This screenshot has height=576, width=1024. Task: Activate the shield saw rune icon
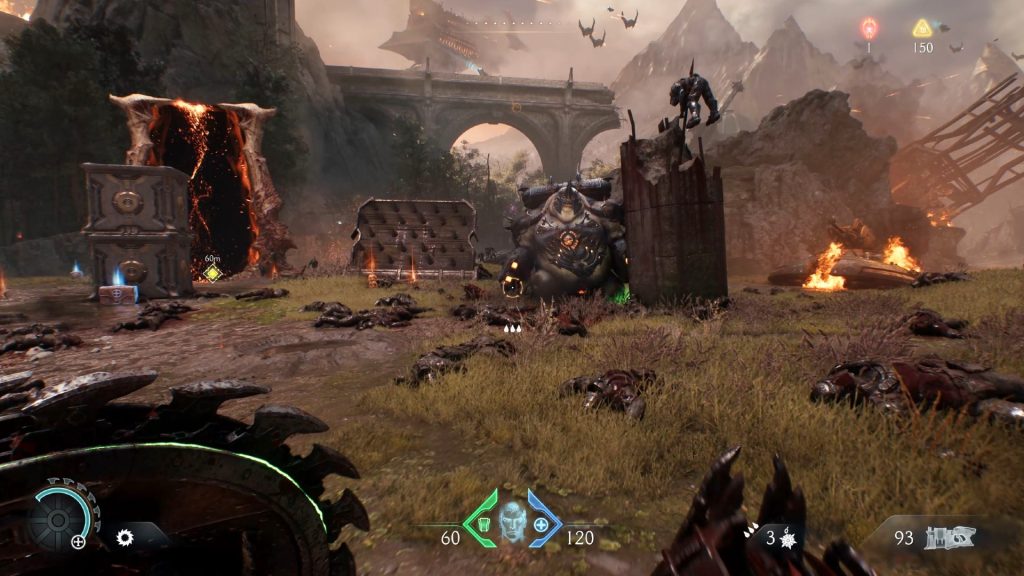click(x=125, y=537)
